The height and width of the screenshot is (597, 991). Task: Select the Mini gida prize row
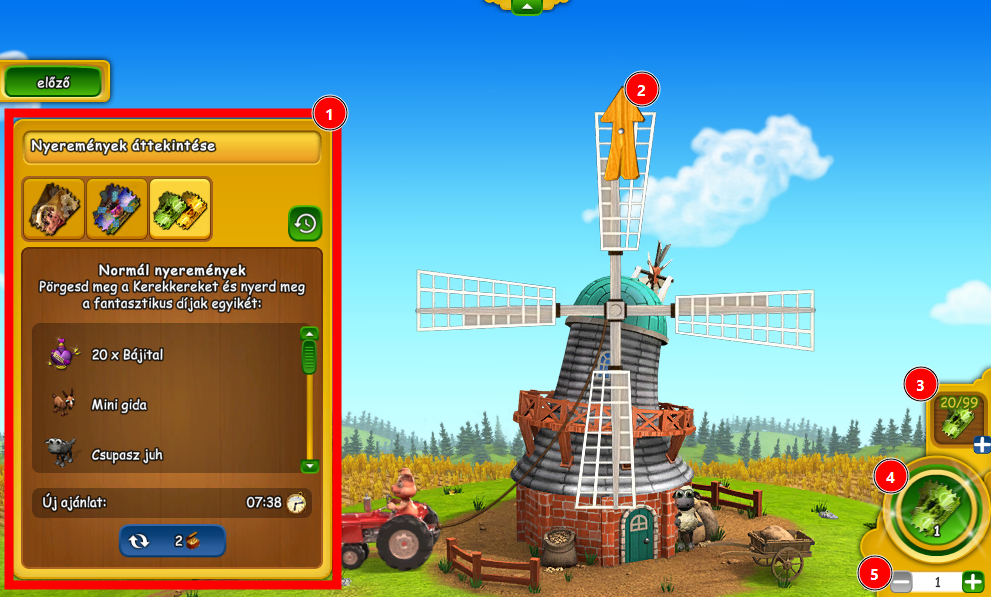(165, 404)
